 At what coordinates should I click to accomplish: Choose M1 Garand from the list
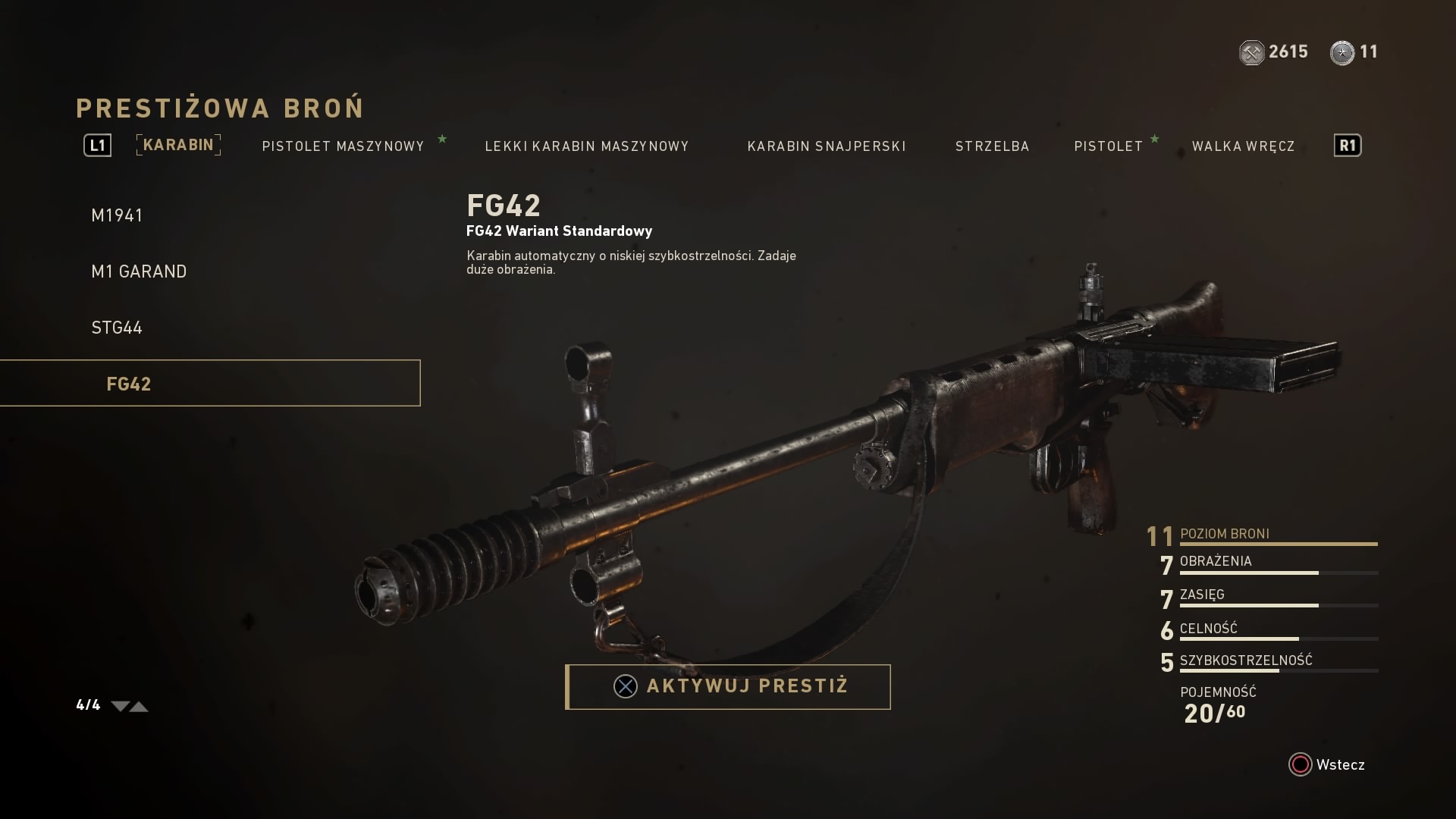pos(139,271)
